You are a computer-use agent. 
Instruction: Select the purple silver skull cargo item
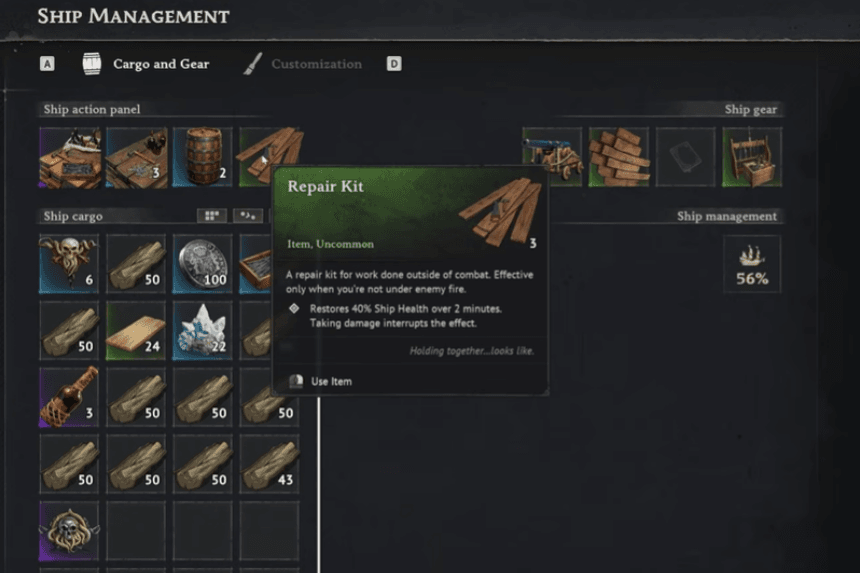click(70, 530)
